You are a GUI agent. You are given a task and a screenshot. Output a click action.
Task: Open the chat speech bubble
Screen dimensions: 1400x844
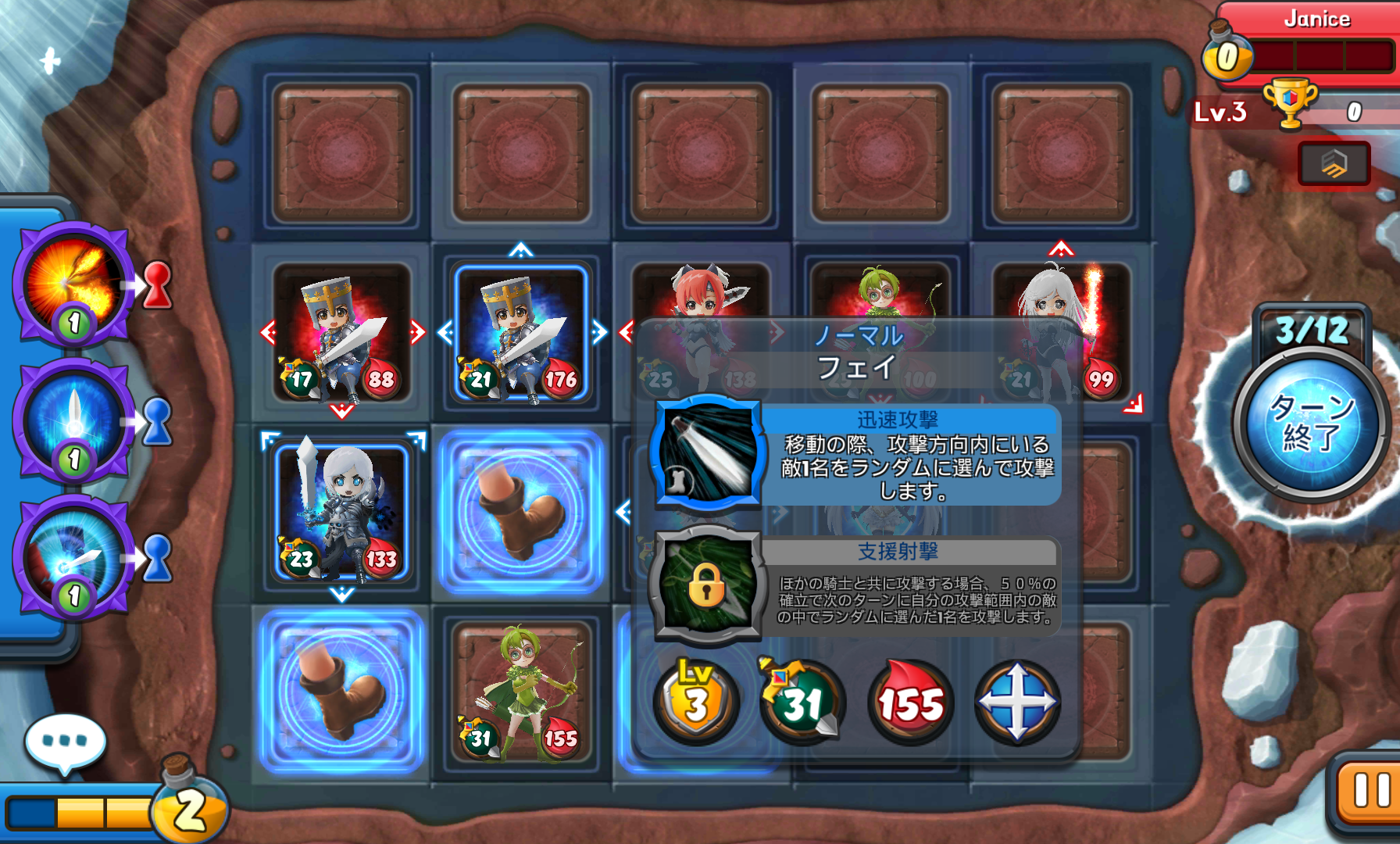pos(65,742)
